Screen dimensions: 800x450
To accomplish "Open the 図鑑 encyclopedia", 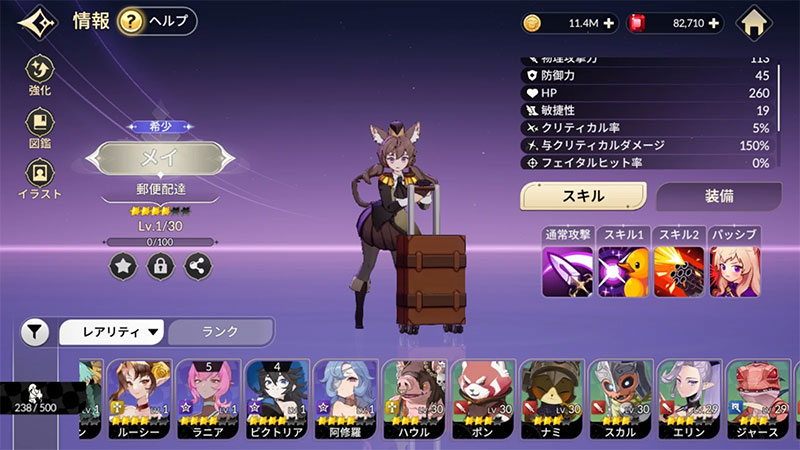I will click(40, 128).
